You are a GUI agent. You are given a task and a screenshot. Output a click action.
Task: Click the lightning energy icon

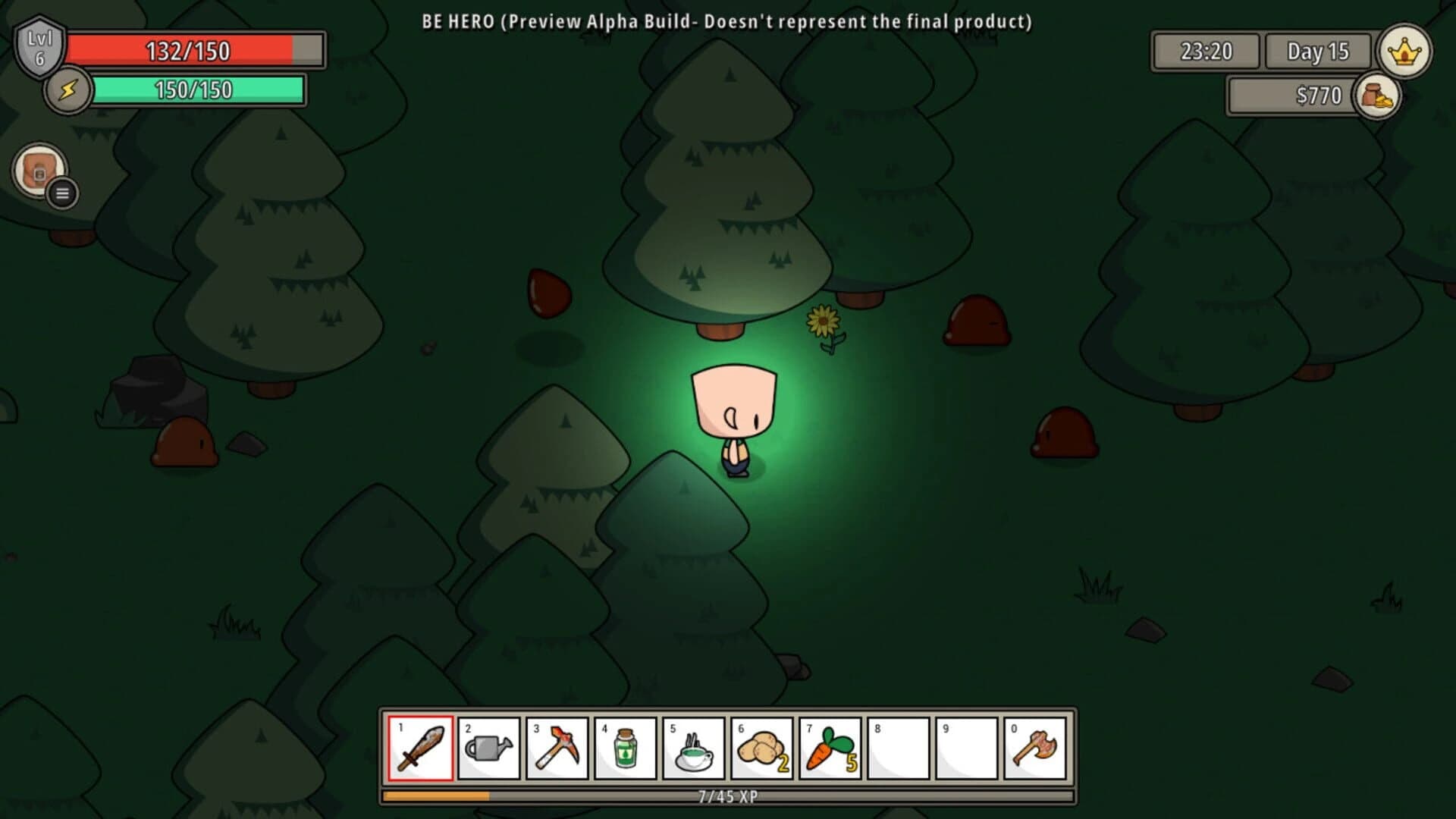pyautogui.click(x=67, y=91)
